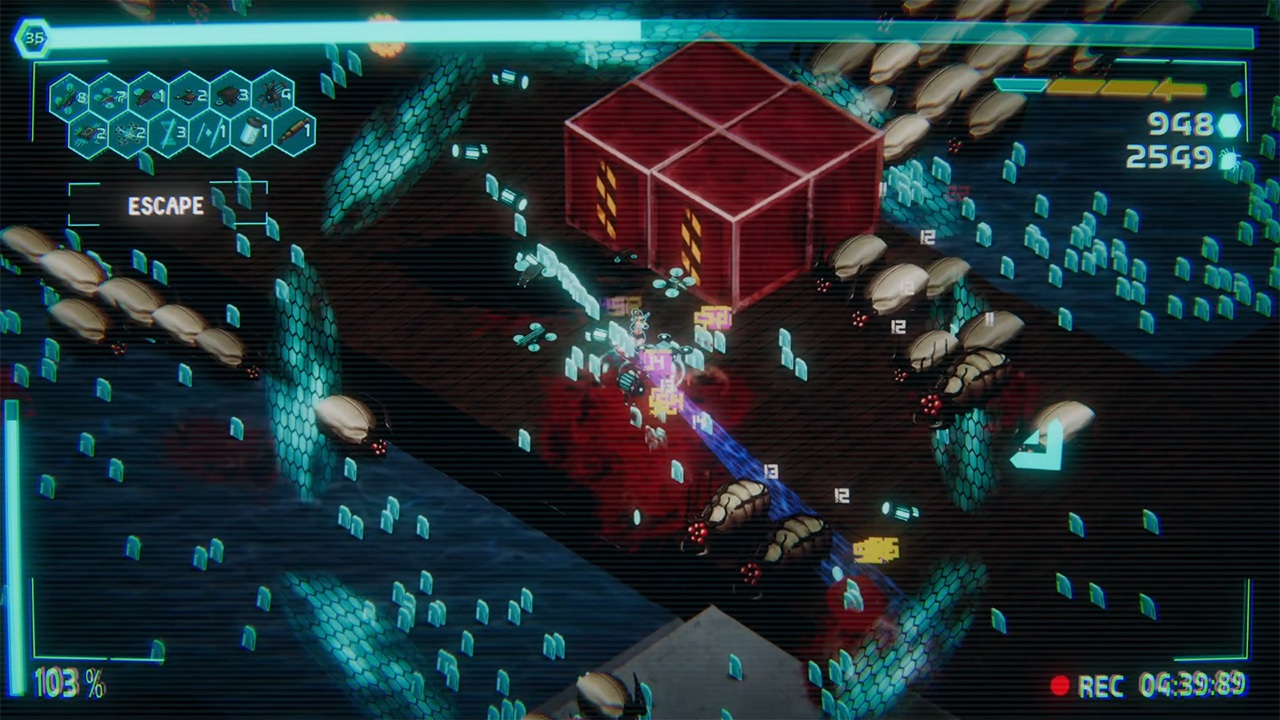Select the syringe item hex slot
Viewport: 1280px width, 720px height.
pos(292,132)
